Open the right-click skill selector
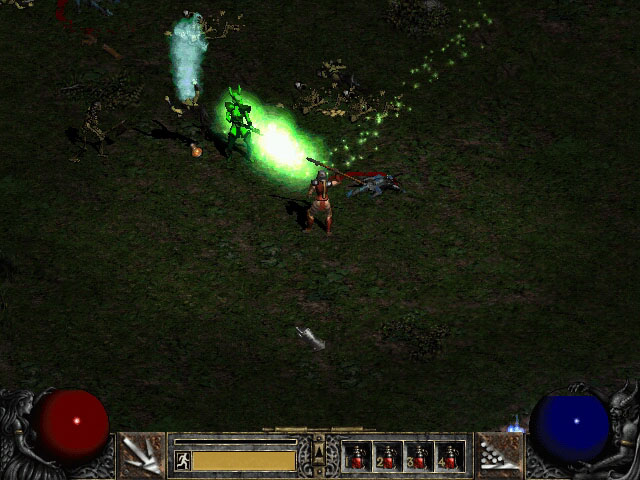The width and height of the screenshot is (640, 480). coord(497,456)
